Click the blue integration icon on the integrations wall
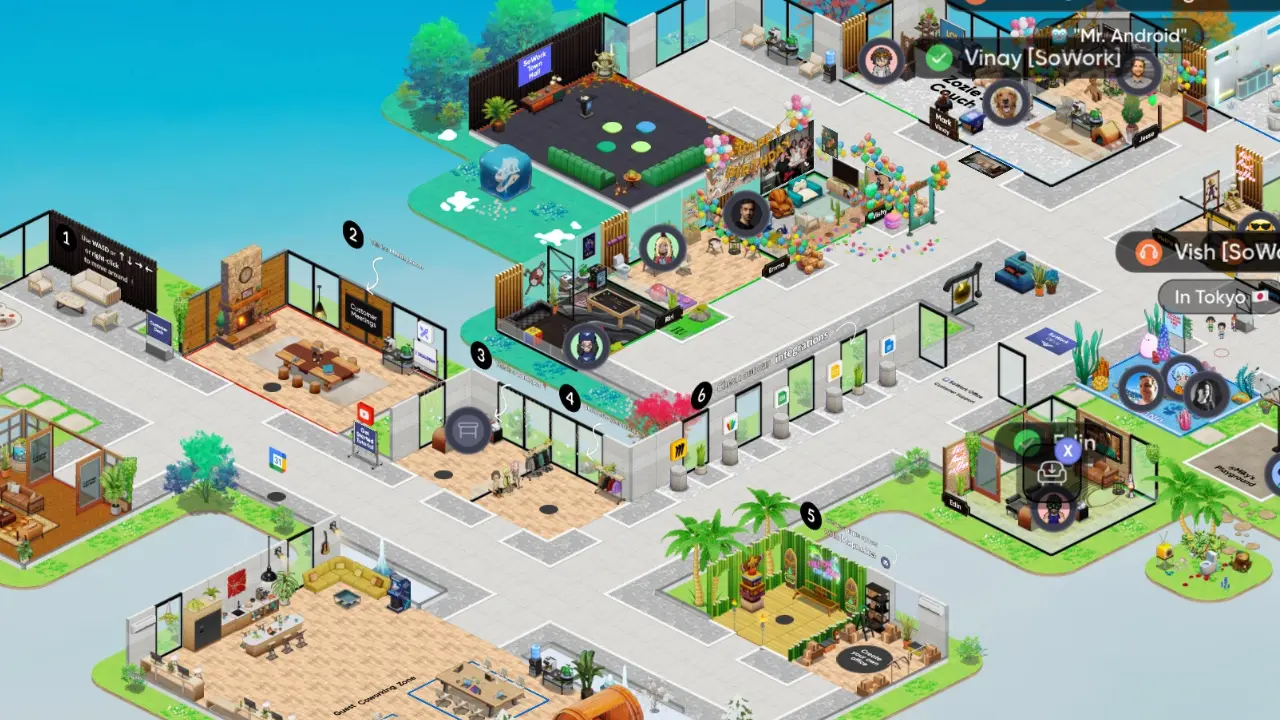Viewport: 1280px width, 720px height. (x=887, y=346)
